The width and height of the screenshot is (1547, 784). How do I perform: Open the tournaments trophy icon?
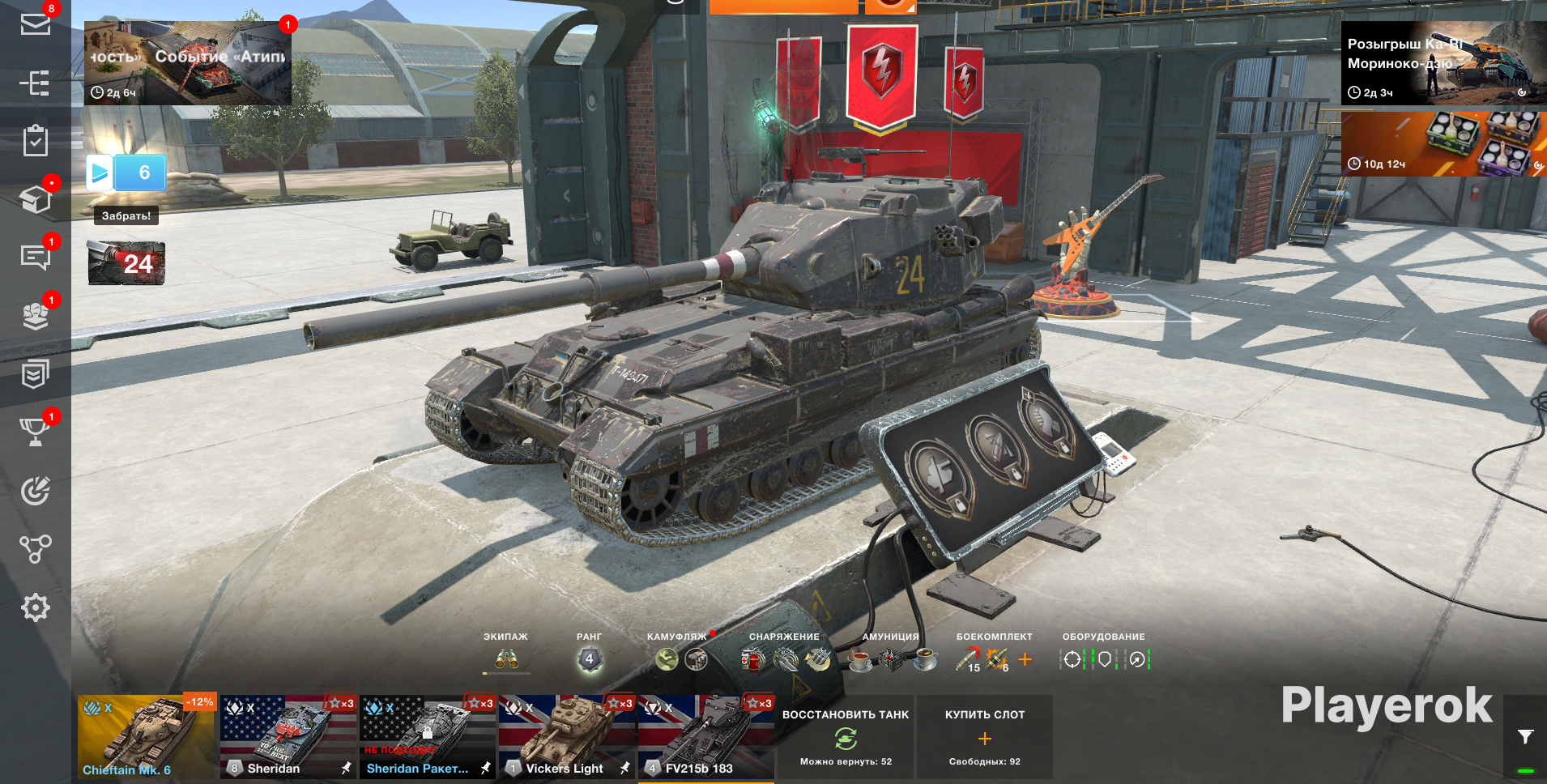pos(35,432)
